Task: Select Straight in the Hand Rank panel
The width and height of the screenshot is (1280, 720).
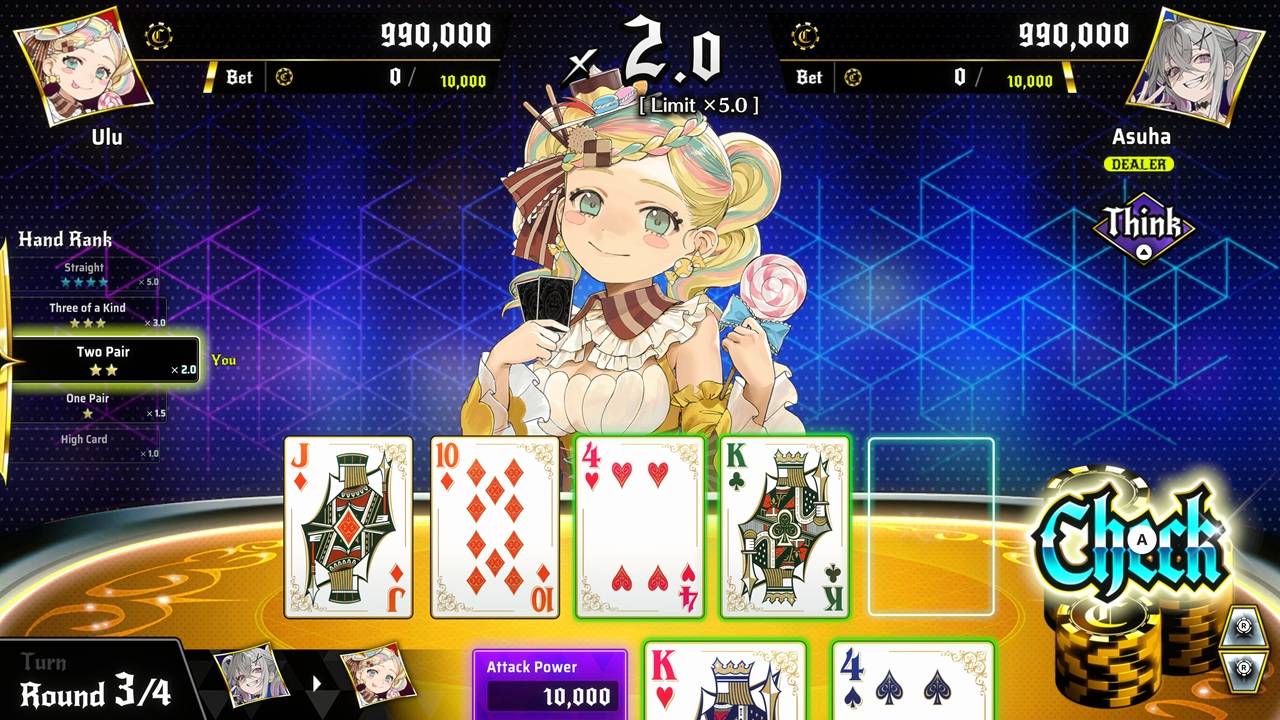Action: (85, 270)
